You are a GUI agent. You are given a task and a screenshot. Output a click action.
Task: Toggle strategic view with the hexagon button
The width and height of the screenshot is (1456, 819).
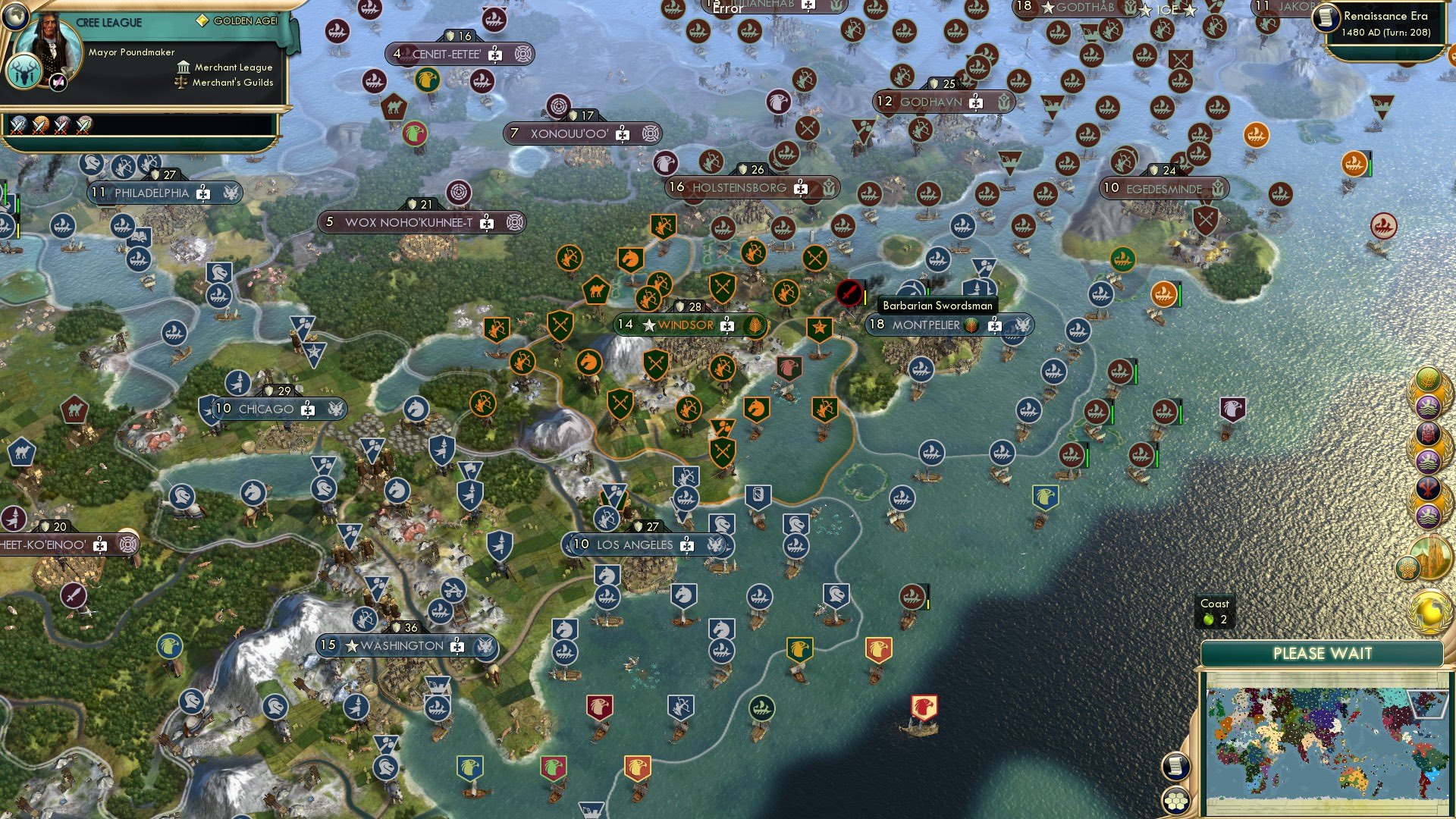(x=1175, y=802)
